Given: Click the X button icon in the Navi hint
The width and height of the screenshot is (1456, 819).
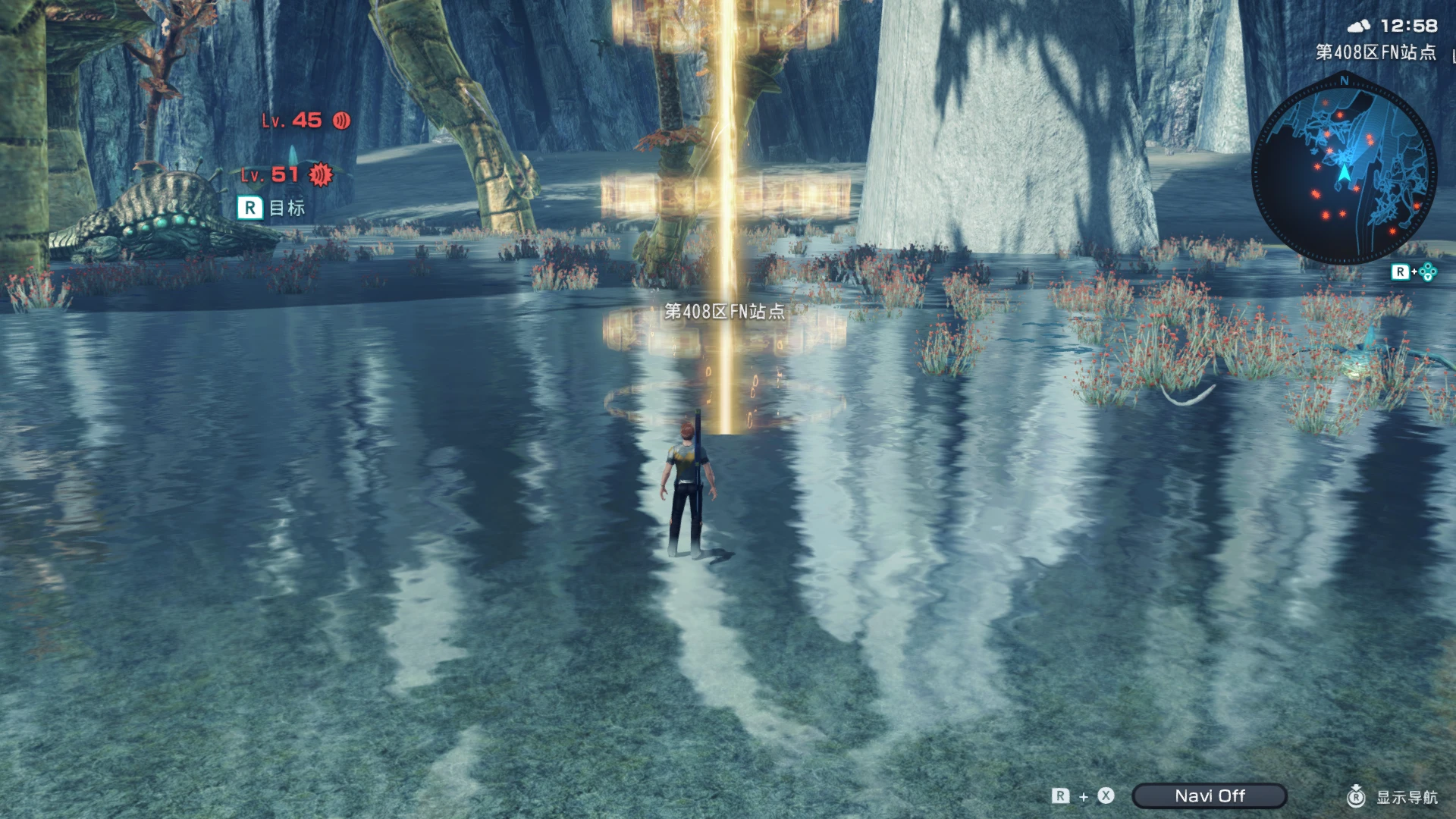Looking at the screenshot, I should point(1103,796).
